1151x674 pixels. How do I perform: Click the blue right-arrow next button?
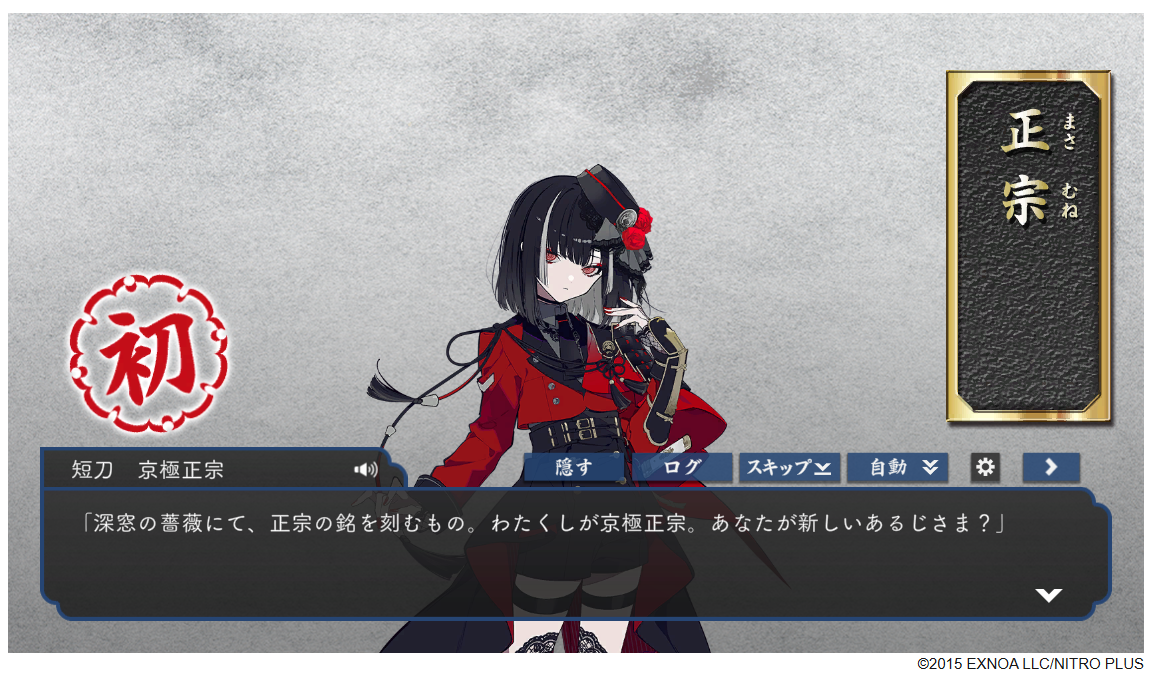point(1051,467)
